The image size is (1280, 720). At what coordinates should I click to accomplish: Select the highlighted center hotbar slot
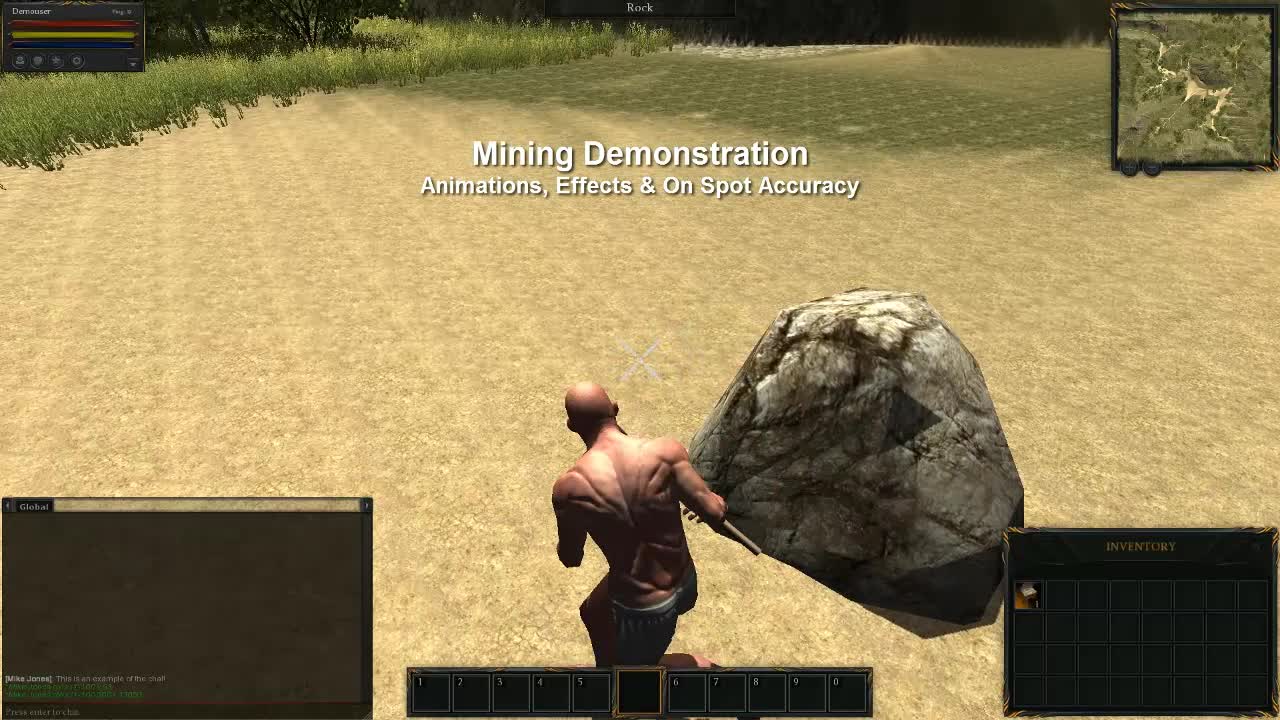[x=640, y=690]
